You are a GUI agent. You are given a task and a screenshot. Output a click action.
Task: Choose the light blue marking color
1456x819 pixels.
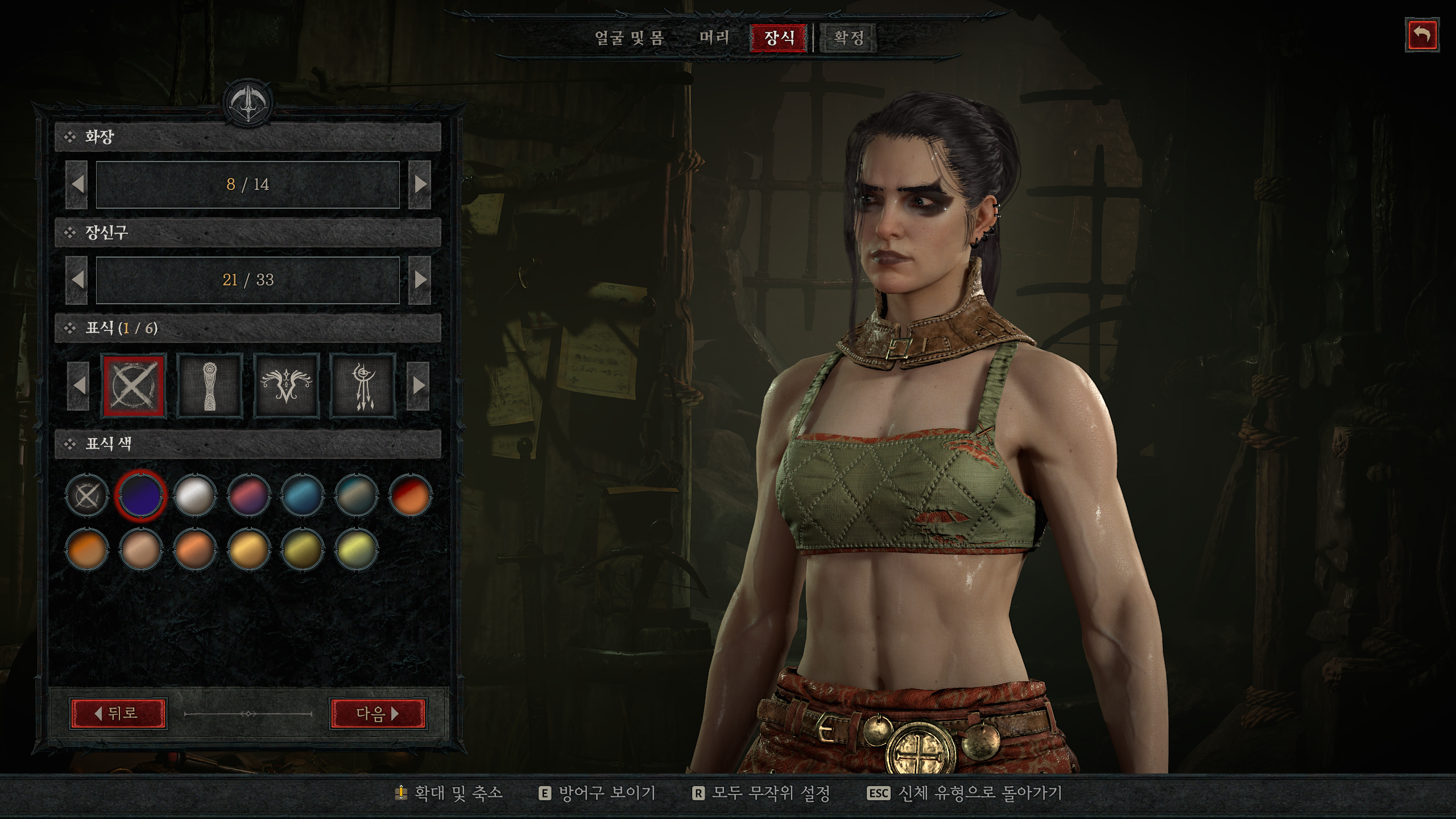click(302, 495)
